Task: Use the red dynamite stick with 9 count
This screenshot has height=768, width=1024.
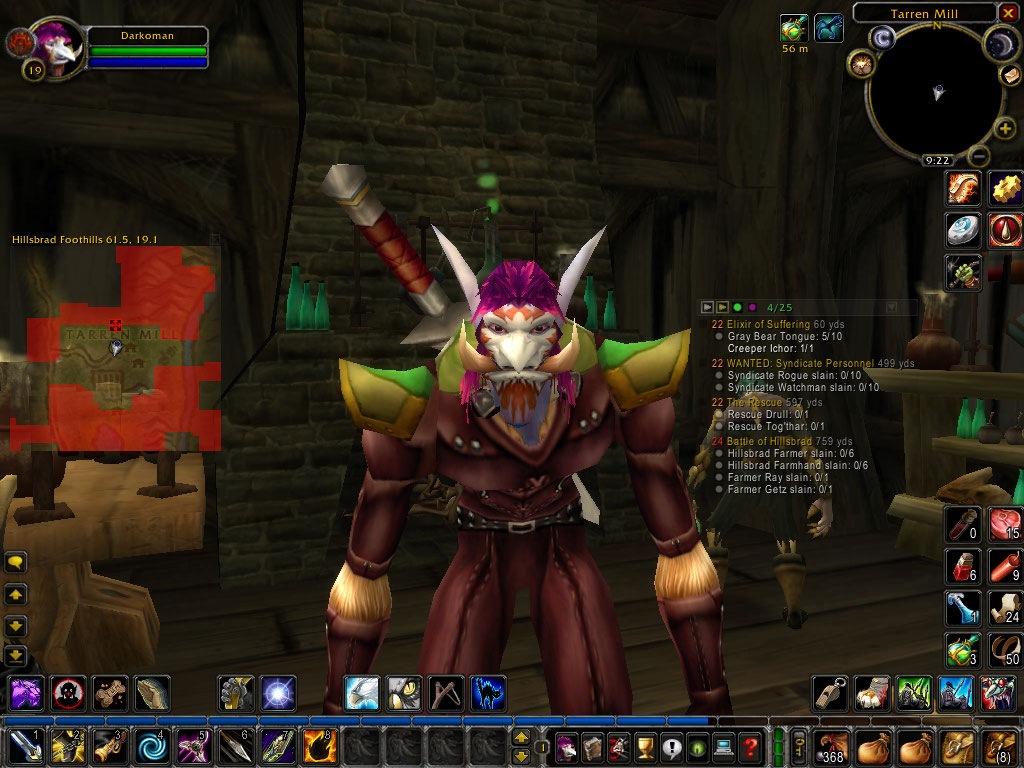Action: [1004, 565]
